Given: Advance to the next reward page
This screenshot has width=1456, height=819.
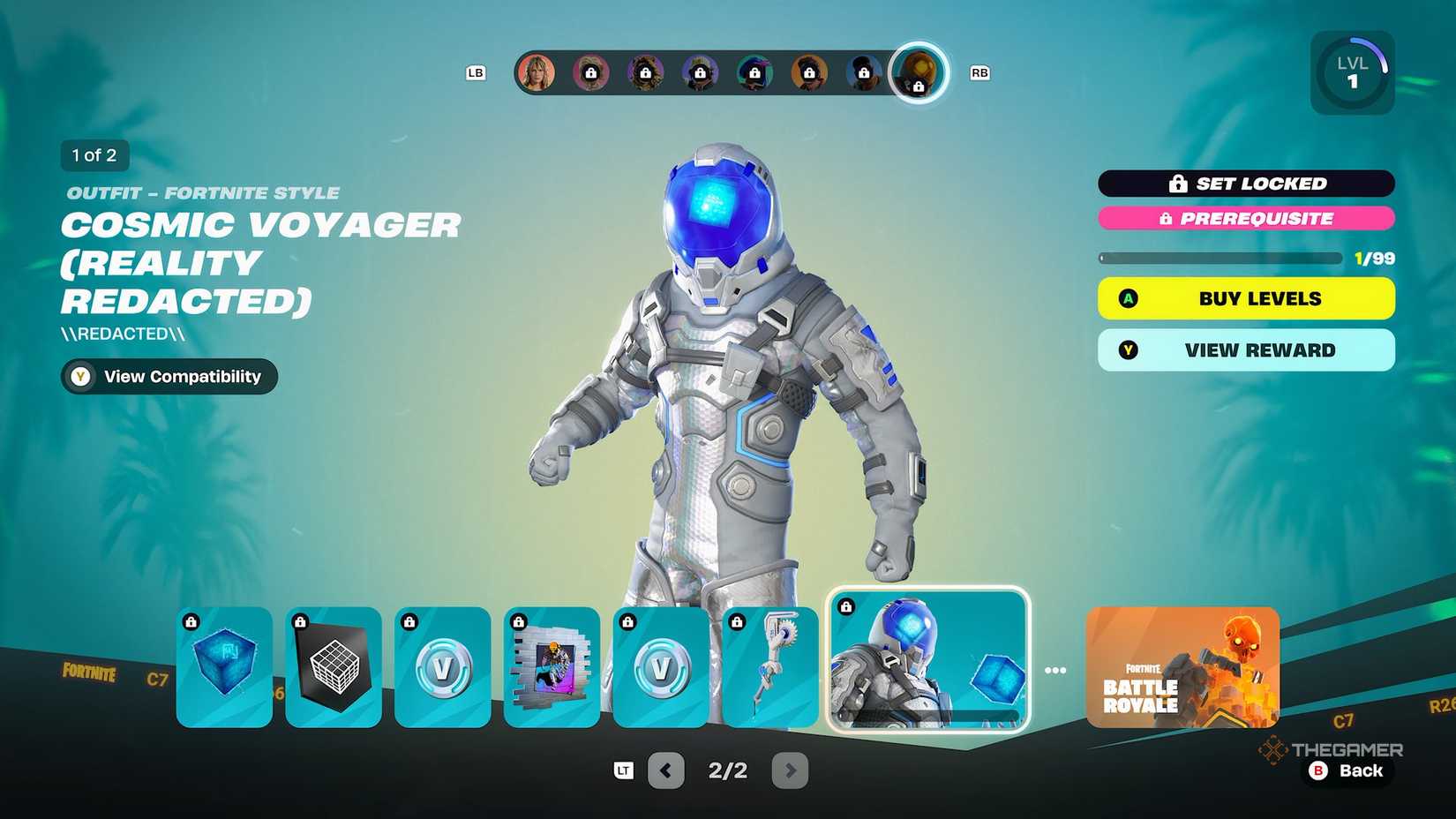Looking at the screenshot, I should pyautogui.click(x=790, y=770).
